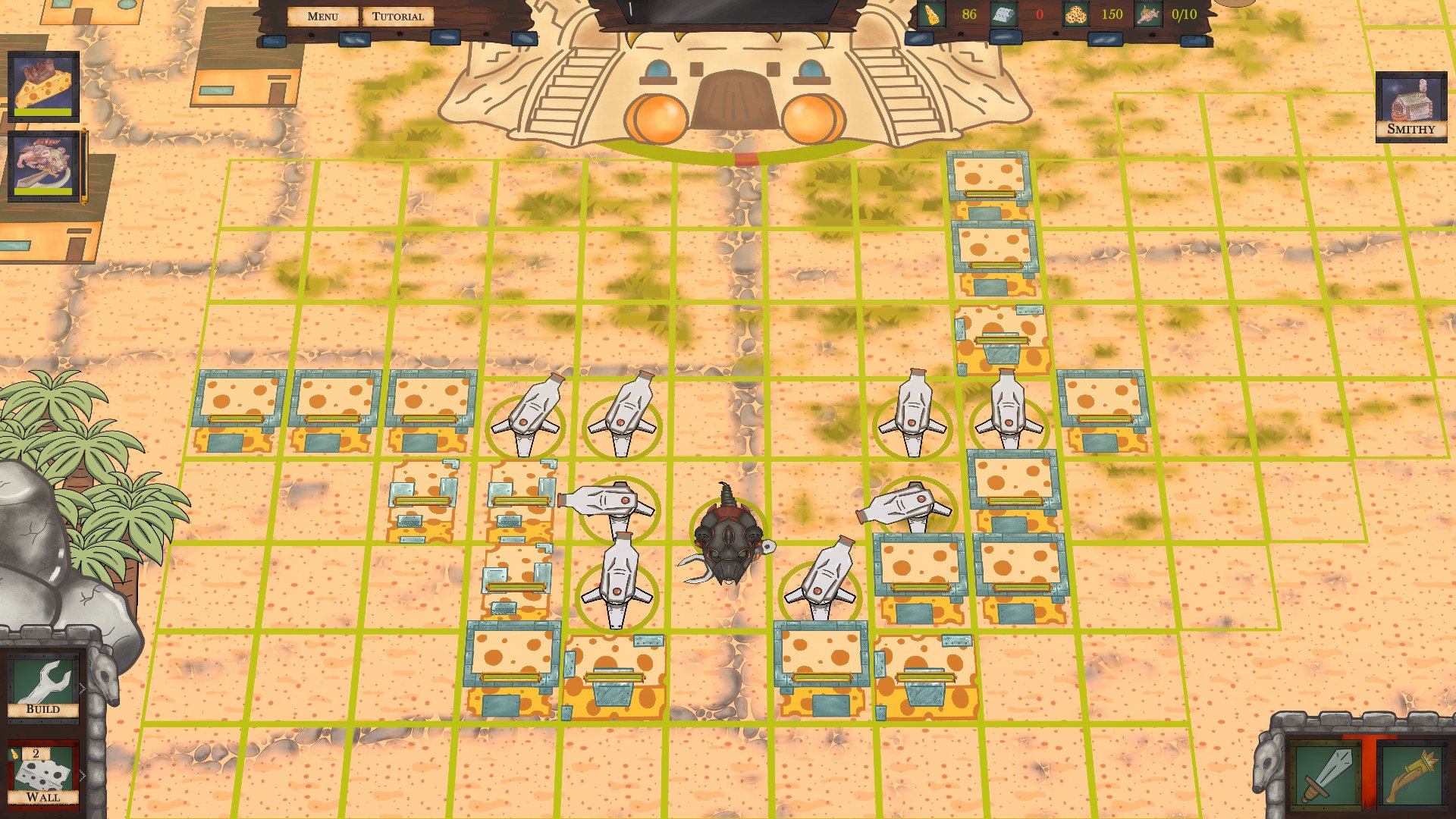Open the Tutorial
Viewport: 1456px width, 819px height.
point(397,17)
